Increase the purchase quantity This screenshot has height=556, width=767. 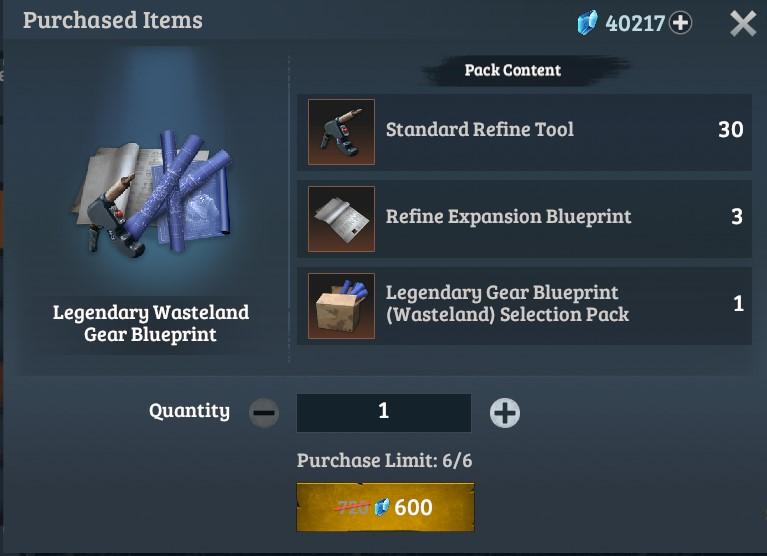click(505, 412)
